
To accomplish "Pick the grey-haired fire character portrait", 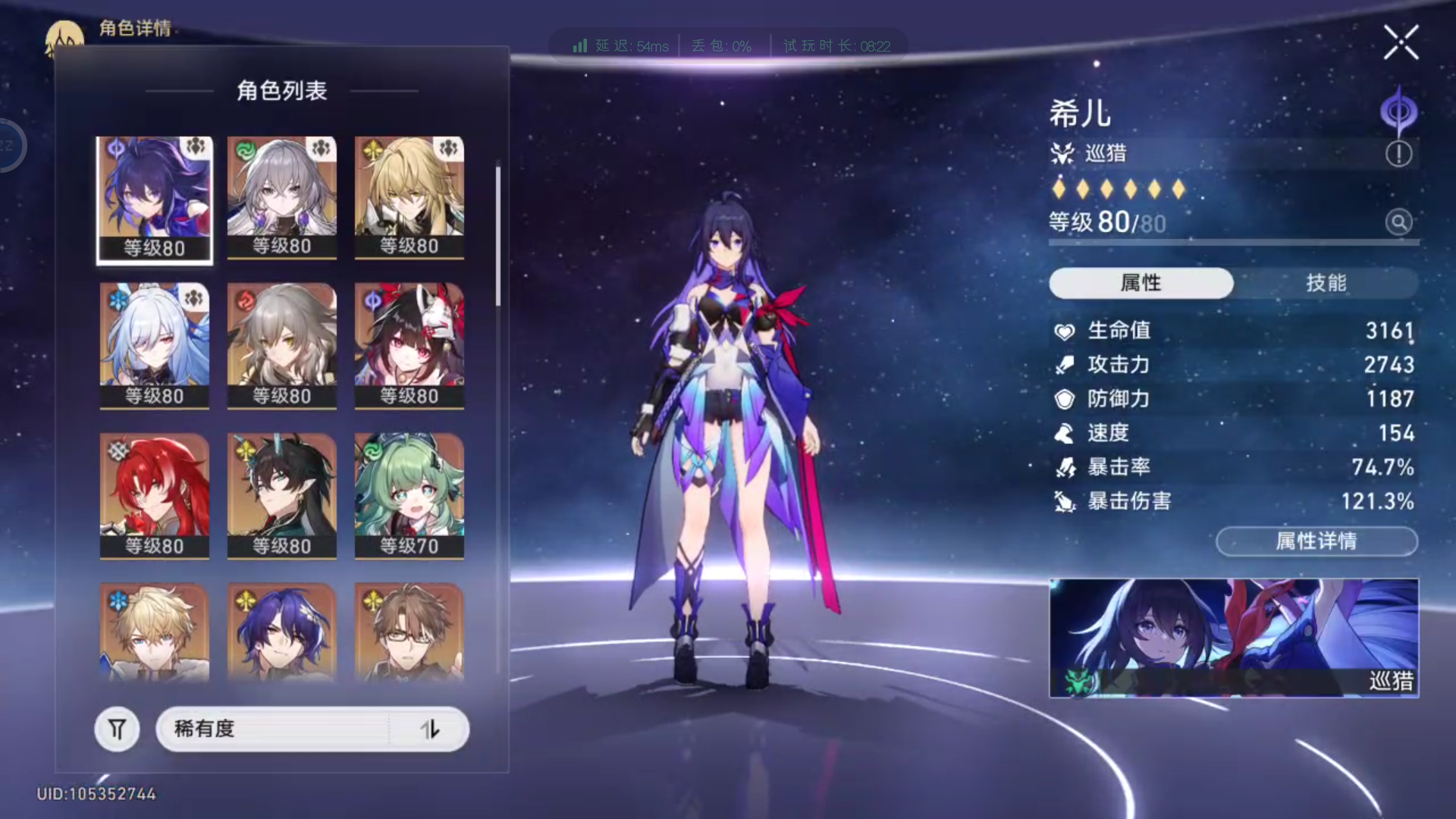I will point(282,346).
